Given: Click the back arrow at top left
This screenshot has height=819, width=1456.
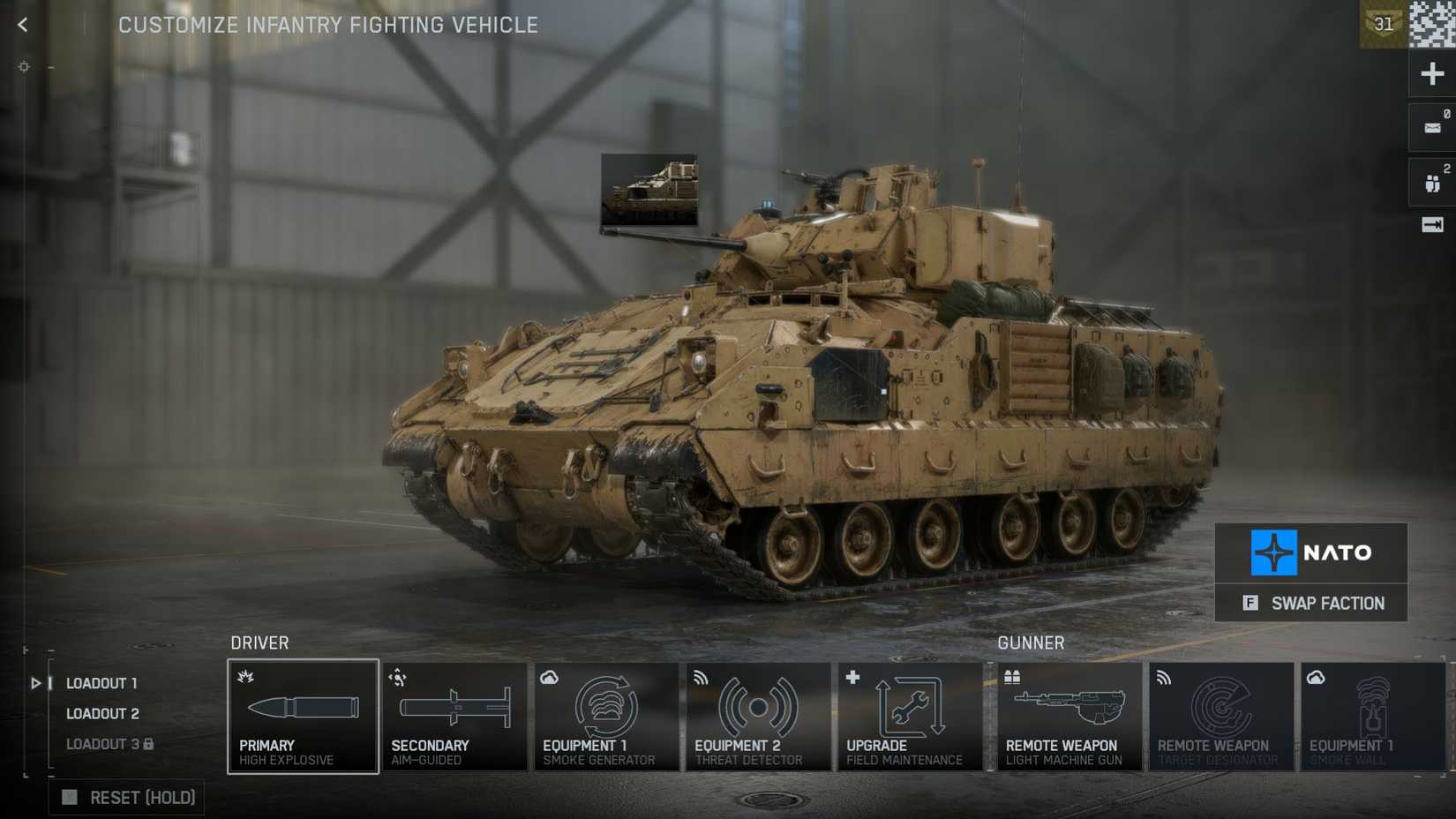Looking at the screenshot, I should tap(21, 24).
